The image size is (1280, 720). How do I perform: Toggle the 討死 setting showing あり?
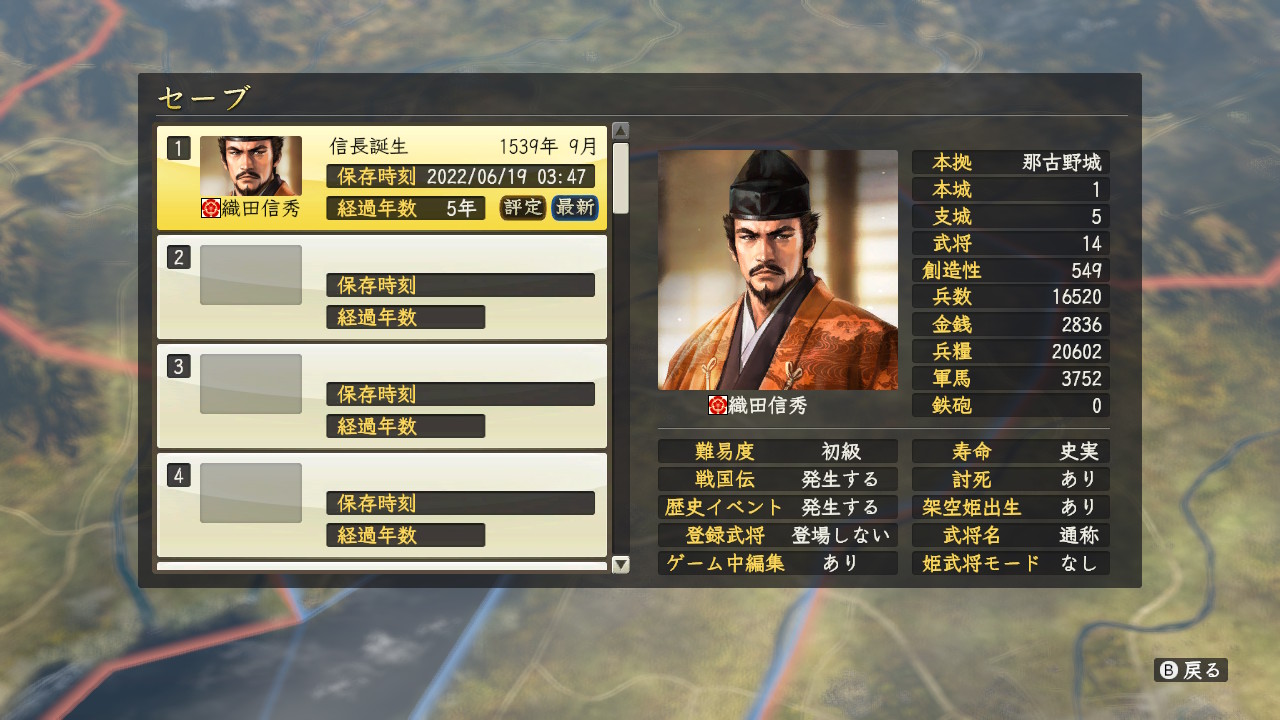(1010, 479)
